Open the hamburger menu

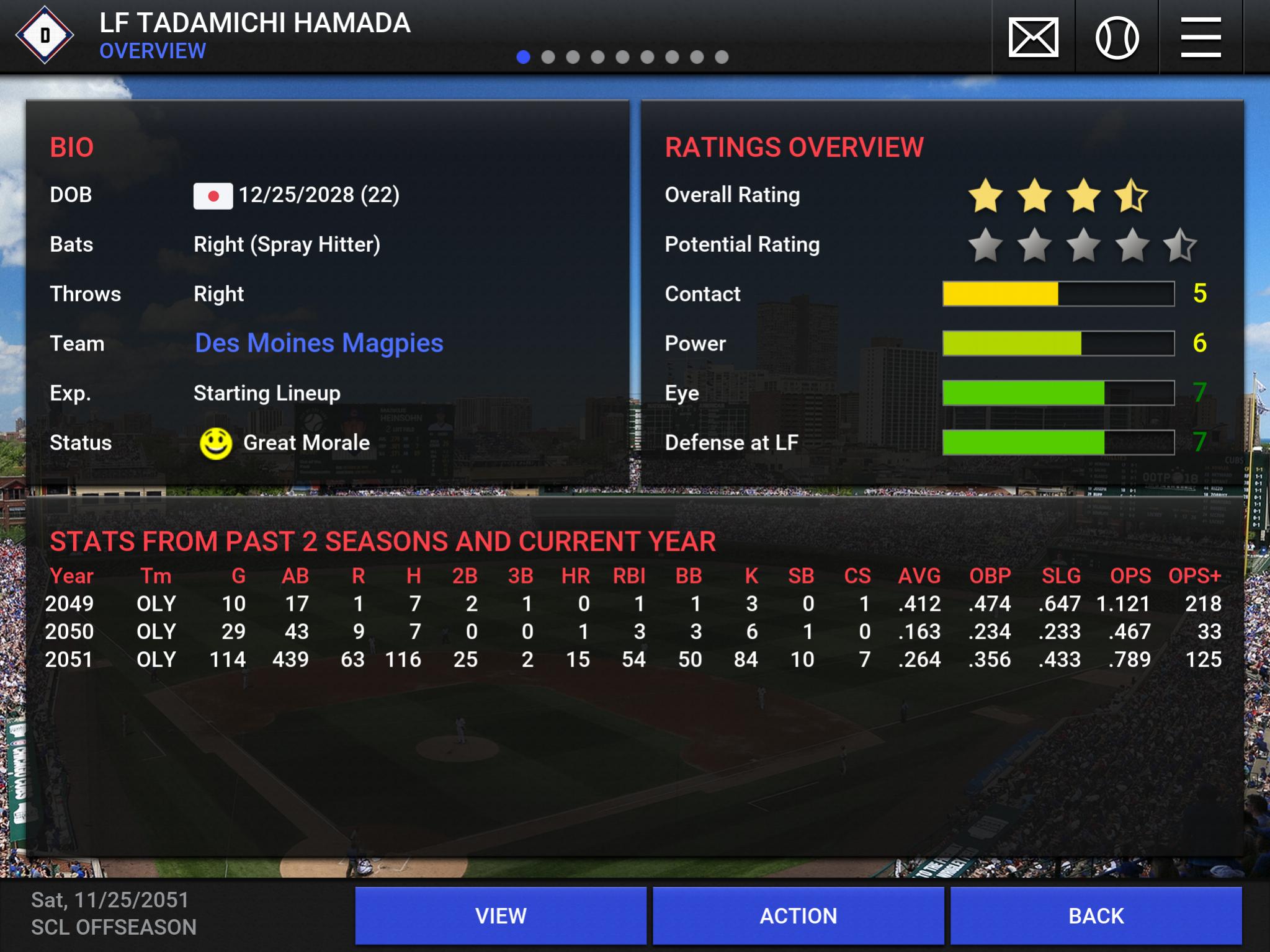(x=1201, y=37)
